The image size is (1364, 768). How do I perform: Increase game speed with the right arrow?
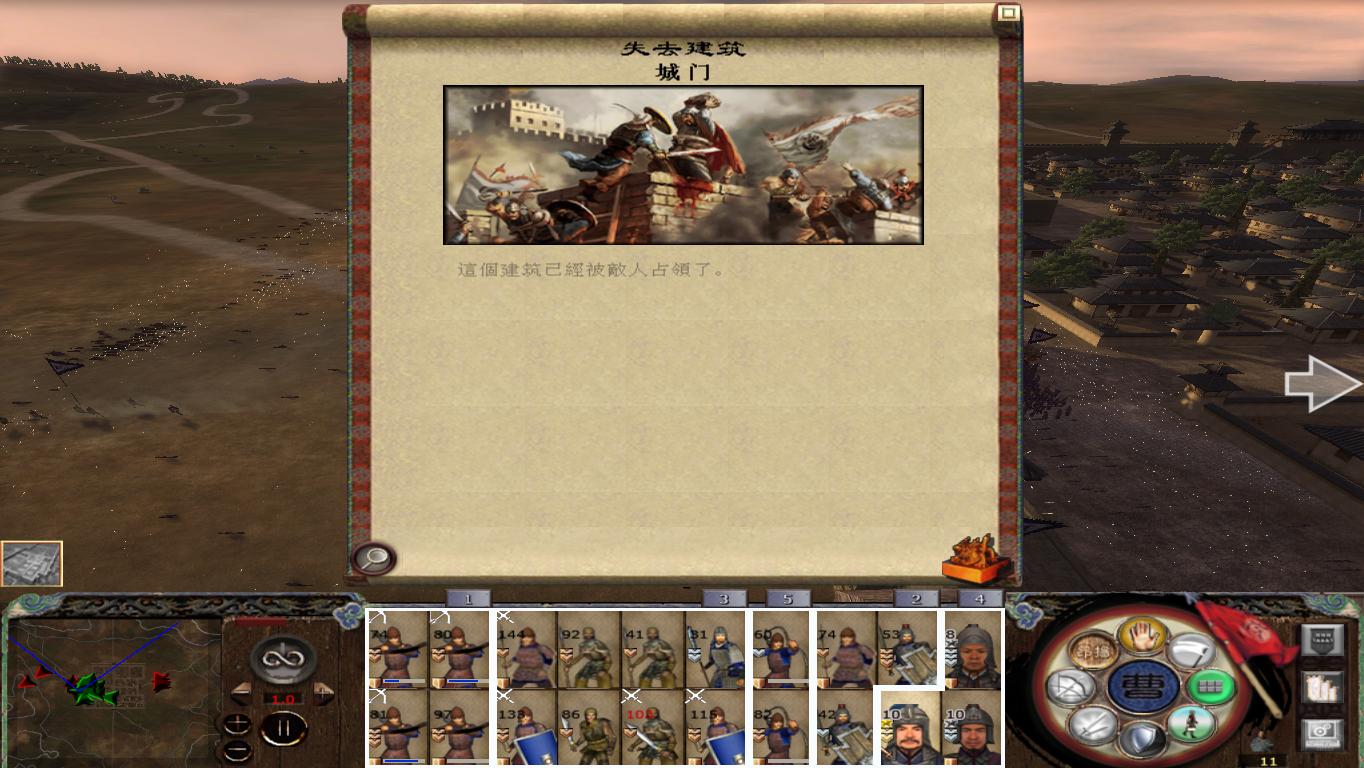(x=323, y=692)
